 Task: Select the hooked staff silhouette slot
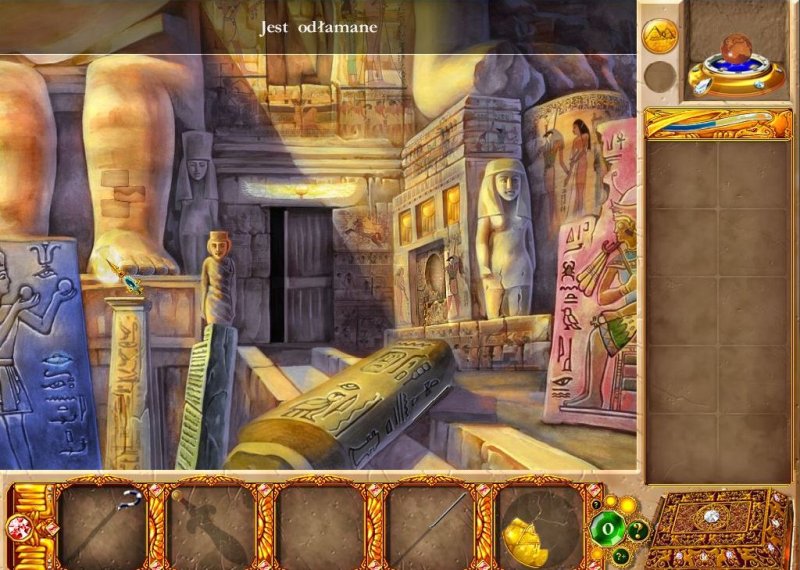click(x=102, y=525)
